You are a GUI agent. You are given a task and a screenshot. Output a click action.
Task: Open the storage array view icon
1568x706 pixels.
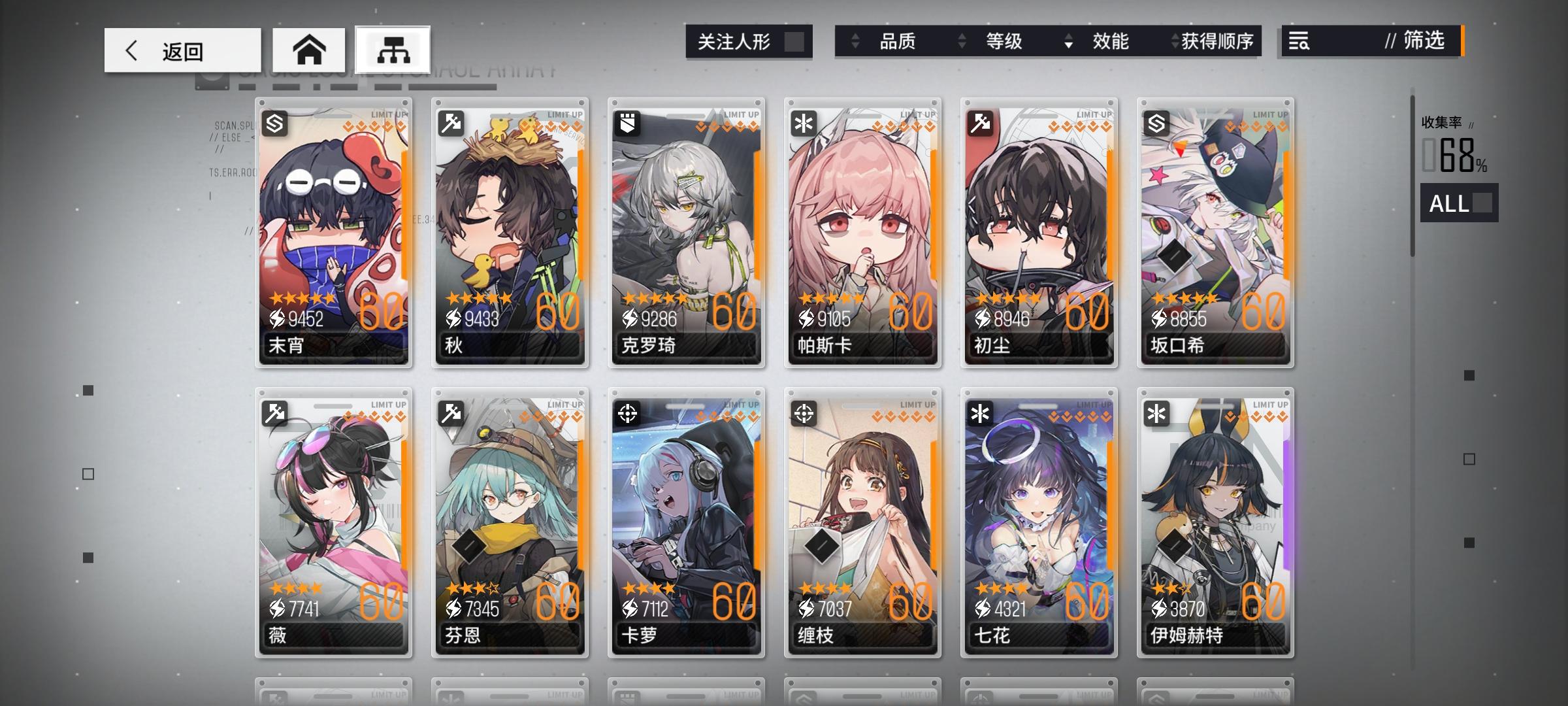point(392,50)
